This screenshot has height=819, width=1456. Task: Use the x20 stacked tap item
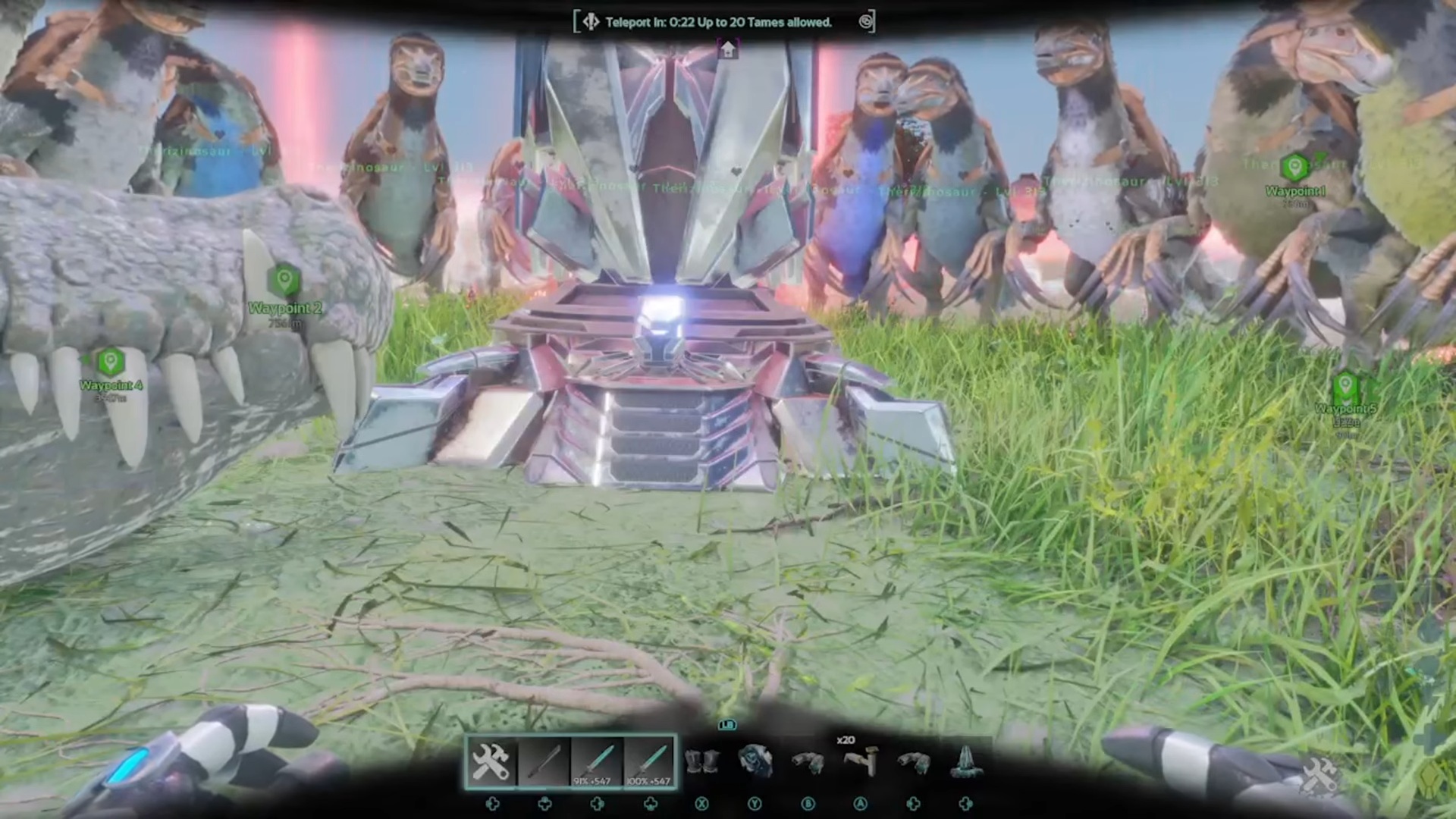coord(861,761)
